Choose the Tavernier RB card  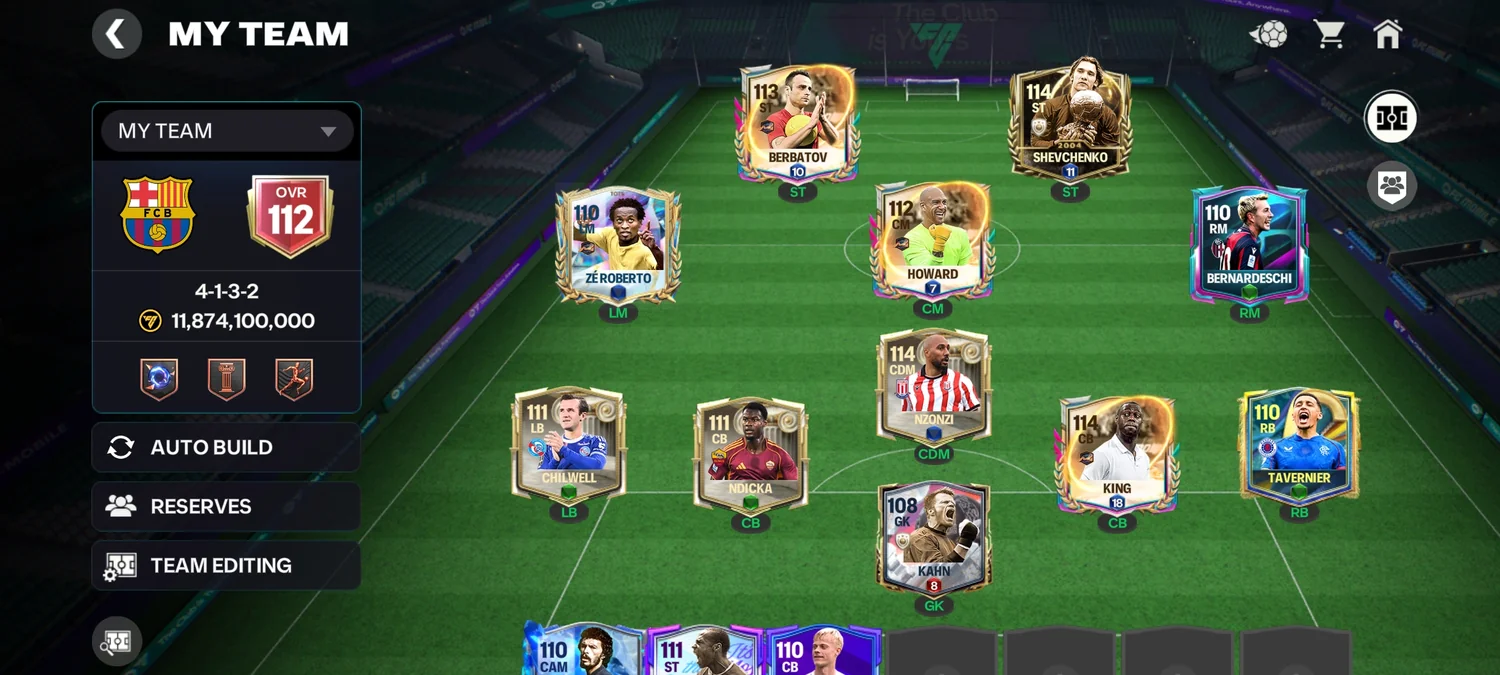point(1298,444)
